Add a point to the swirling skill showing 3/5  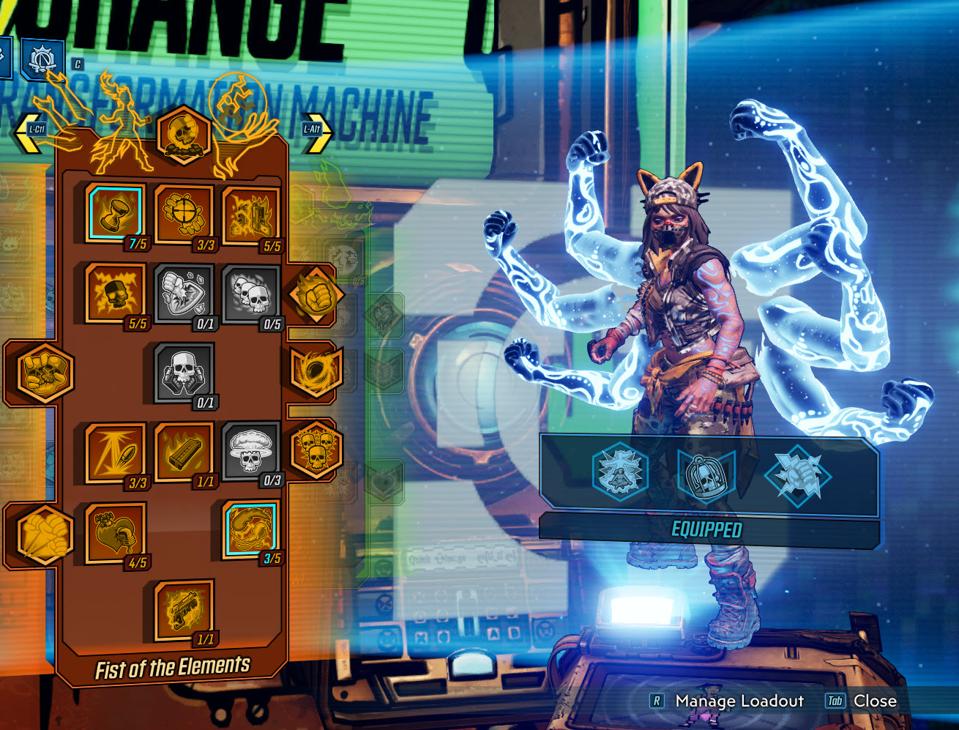(251, 531)
